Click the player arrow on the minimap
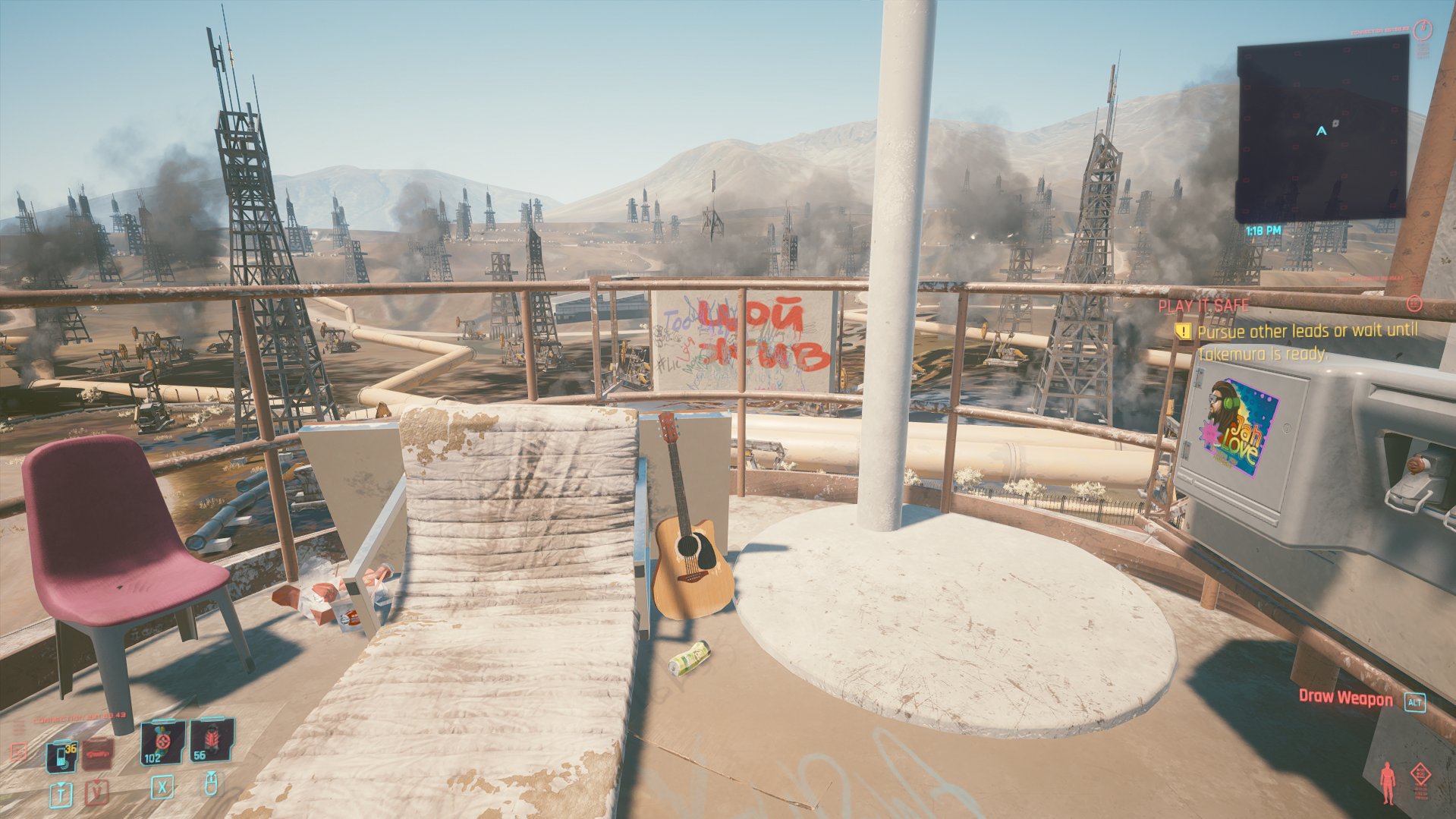The width and height of the screenshot is (1456, 819). click(x=1321, y=131)
